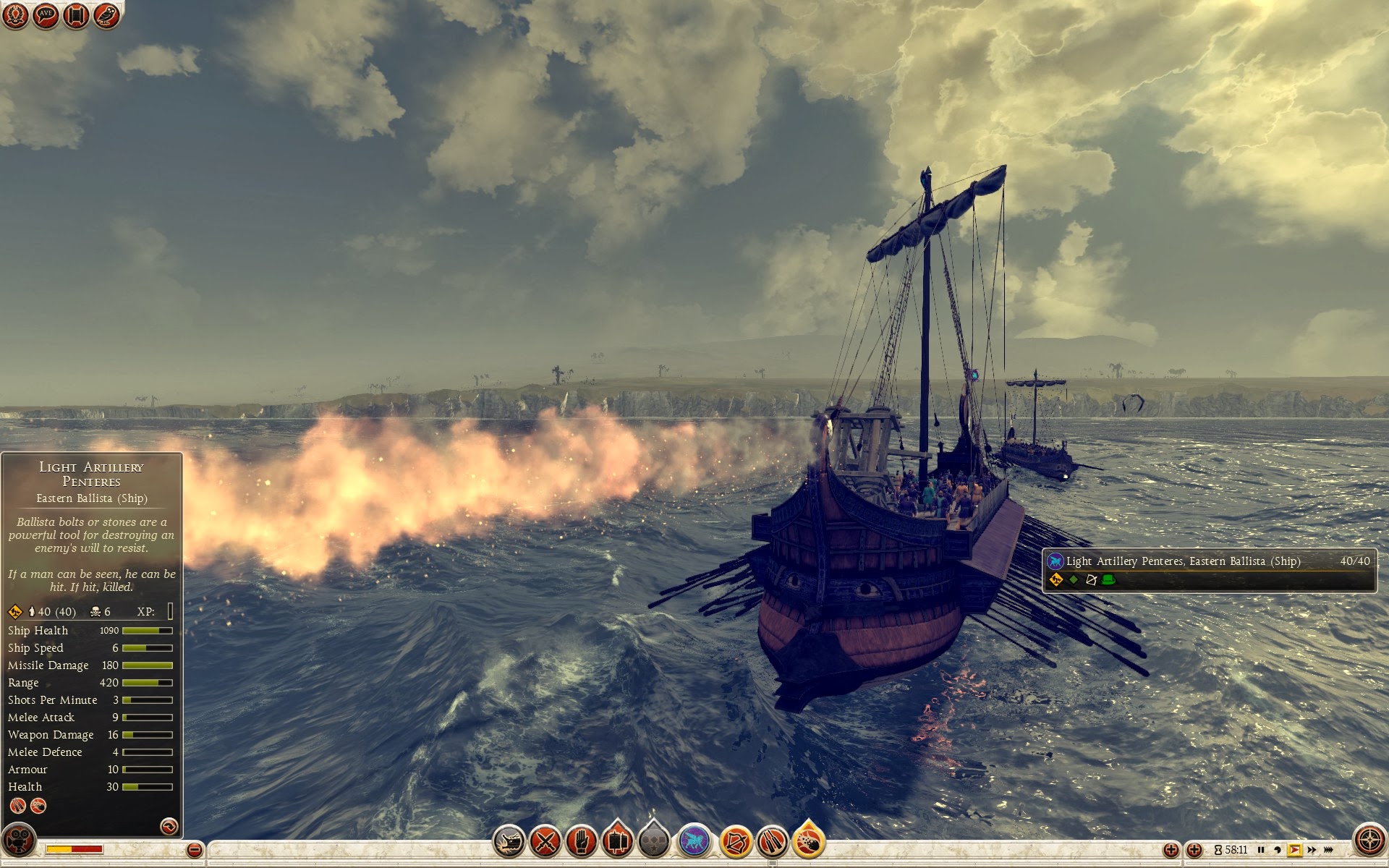The image size is (1389, 868).
Task: Toggle the bow fire-at-will order
Action: 736,841
